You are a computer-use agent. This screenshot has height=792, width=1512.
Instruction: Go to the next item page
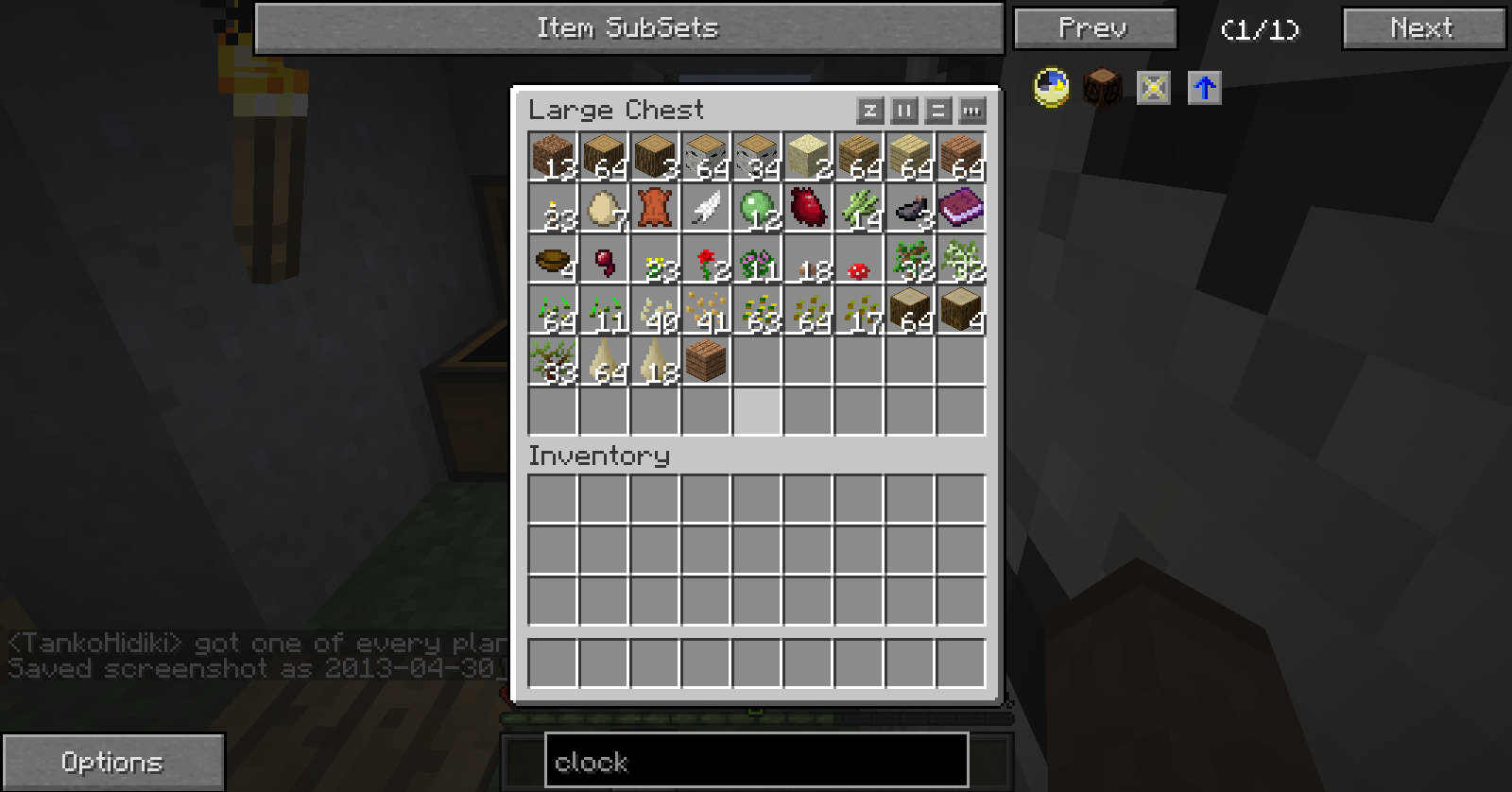tap(1422, 28)
